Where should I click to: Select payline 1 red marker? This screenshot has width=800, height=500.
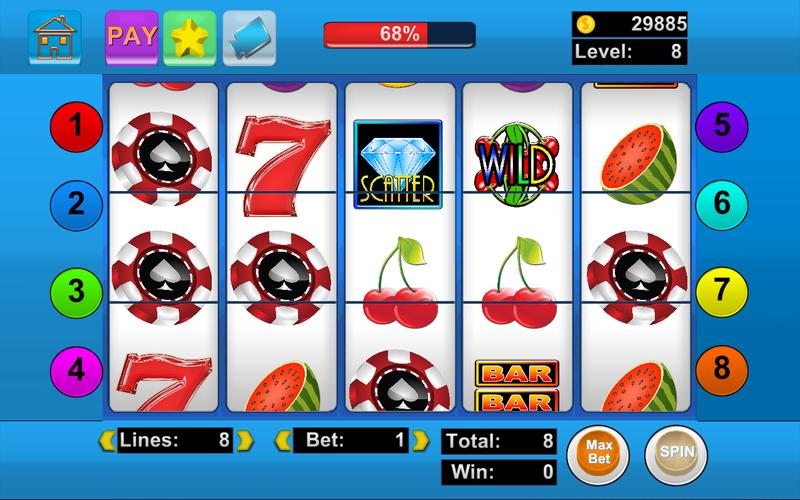click(77, 126)
